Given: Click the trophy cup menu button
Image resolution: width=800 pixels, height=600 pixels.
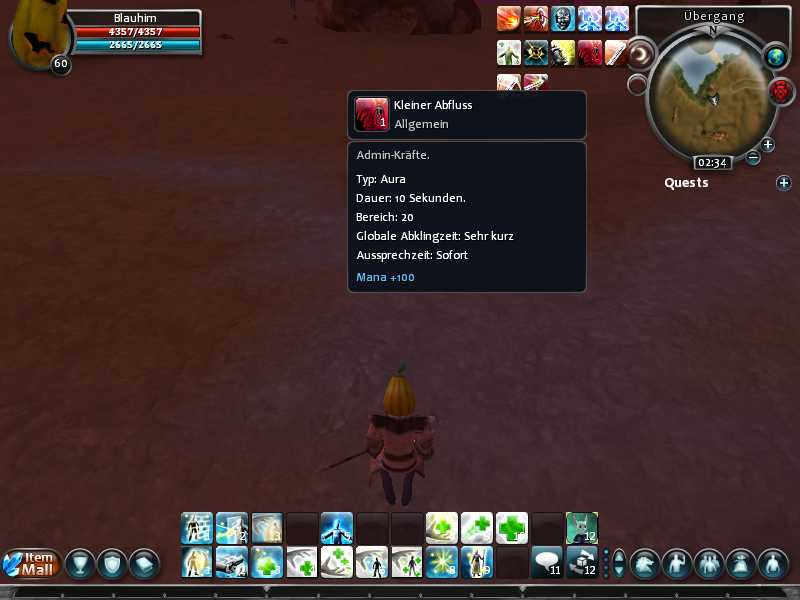Looking at the screenshot, I should pos(80,563).
